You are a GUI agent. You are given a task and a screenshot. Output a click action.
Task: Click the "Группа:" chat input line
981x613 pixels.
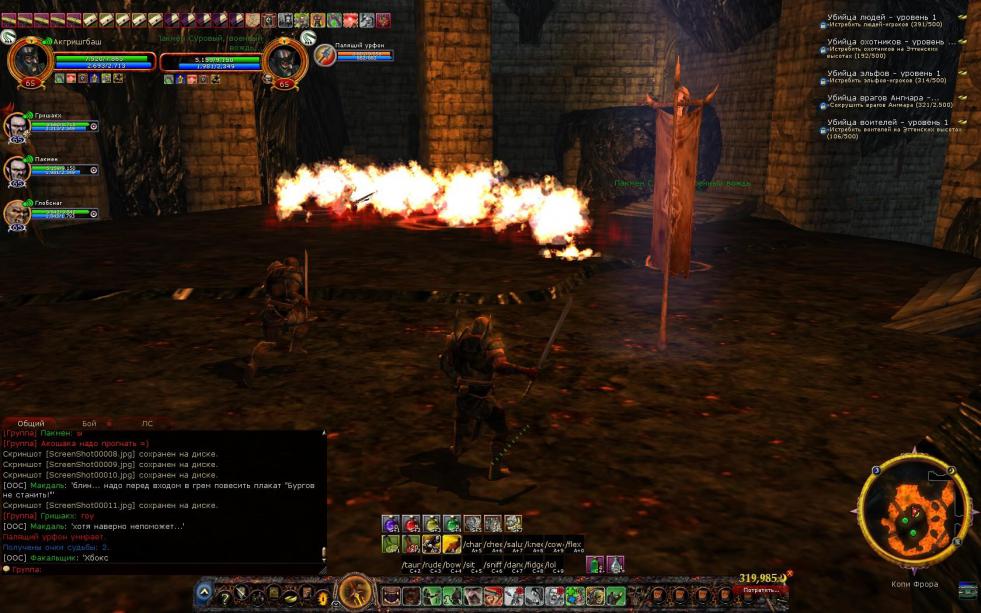pos(160,569)
